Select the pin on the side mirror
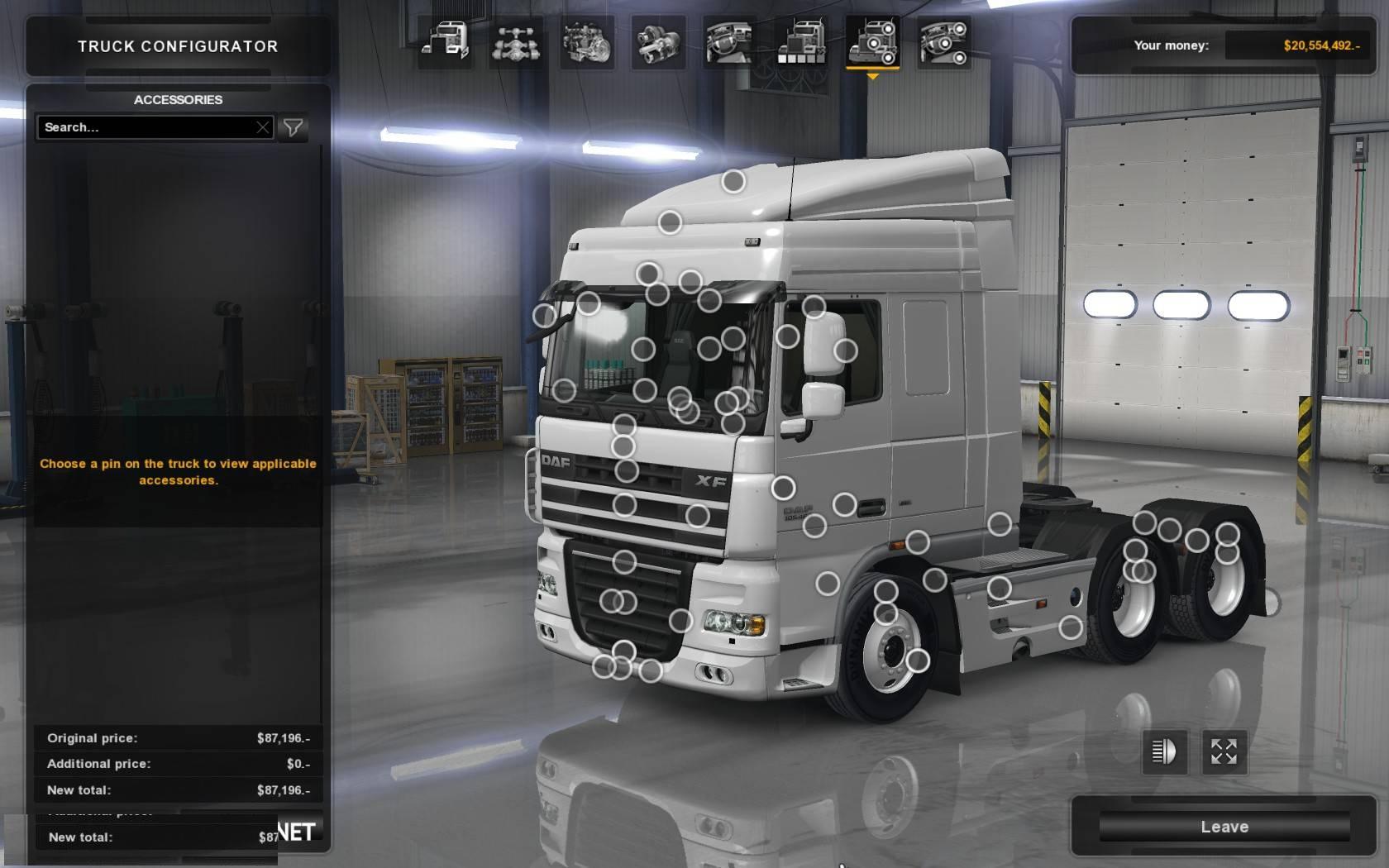Image resolution: width=1389 pixels, height=868 pixels. (x=845, y=351)
